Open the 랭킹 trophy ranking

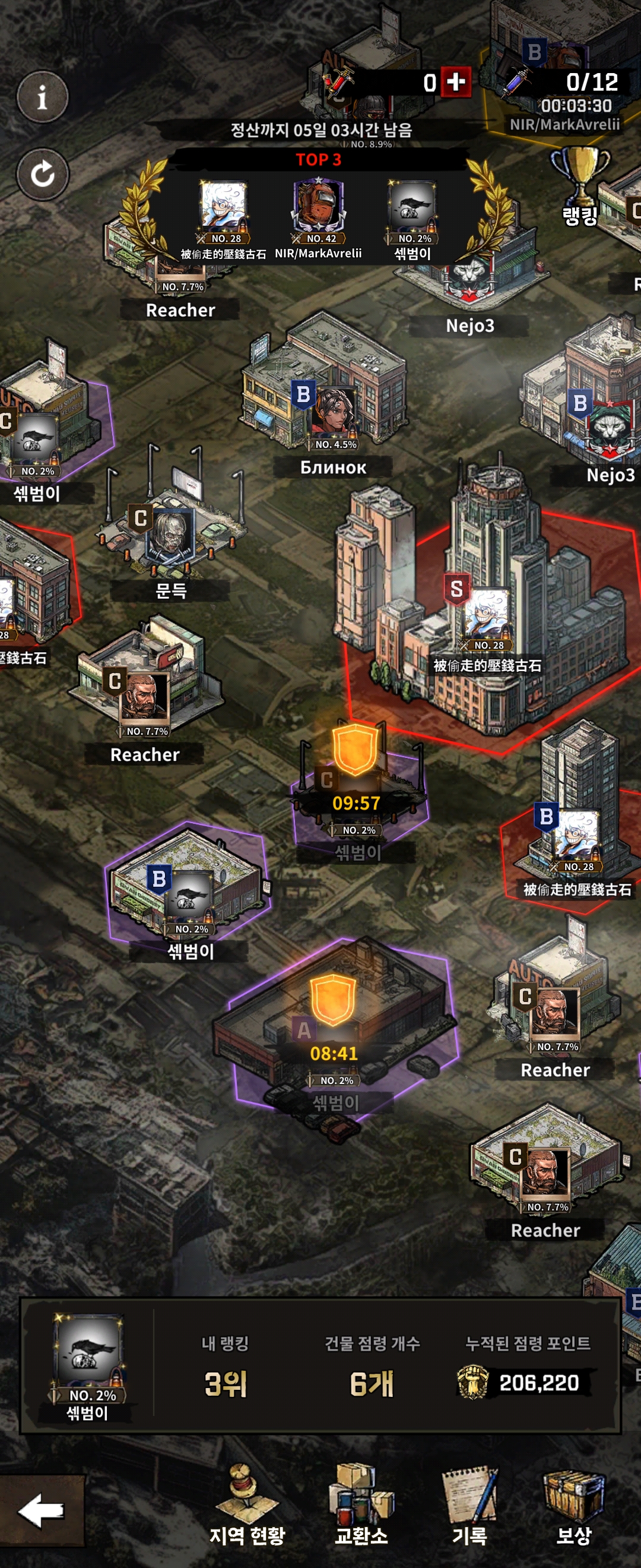(580, 186)
